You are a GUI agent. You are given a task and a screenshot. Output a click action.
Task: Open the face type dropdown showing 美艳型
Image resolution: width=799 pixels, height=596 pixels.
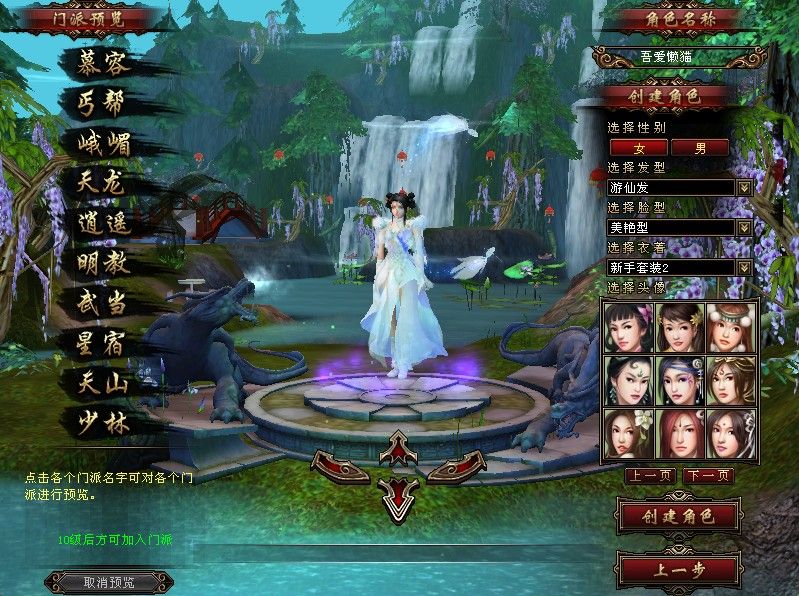click(744, 227)
